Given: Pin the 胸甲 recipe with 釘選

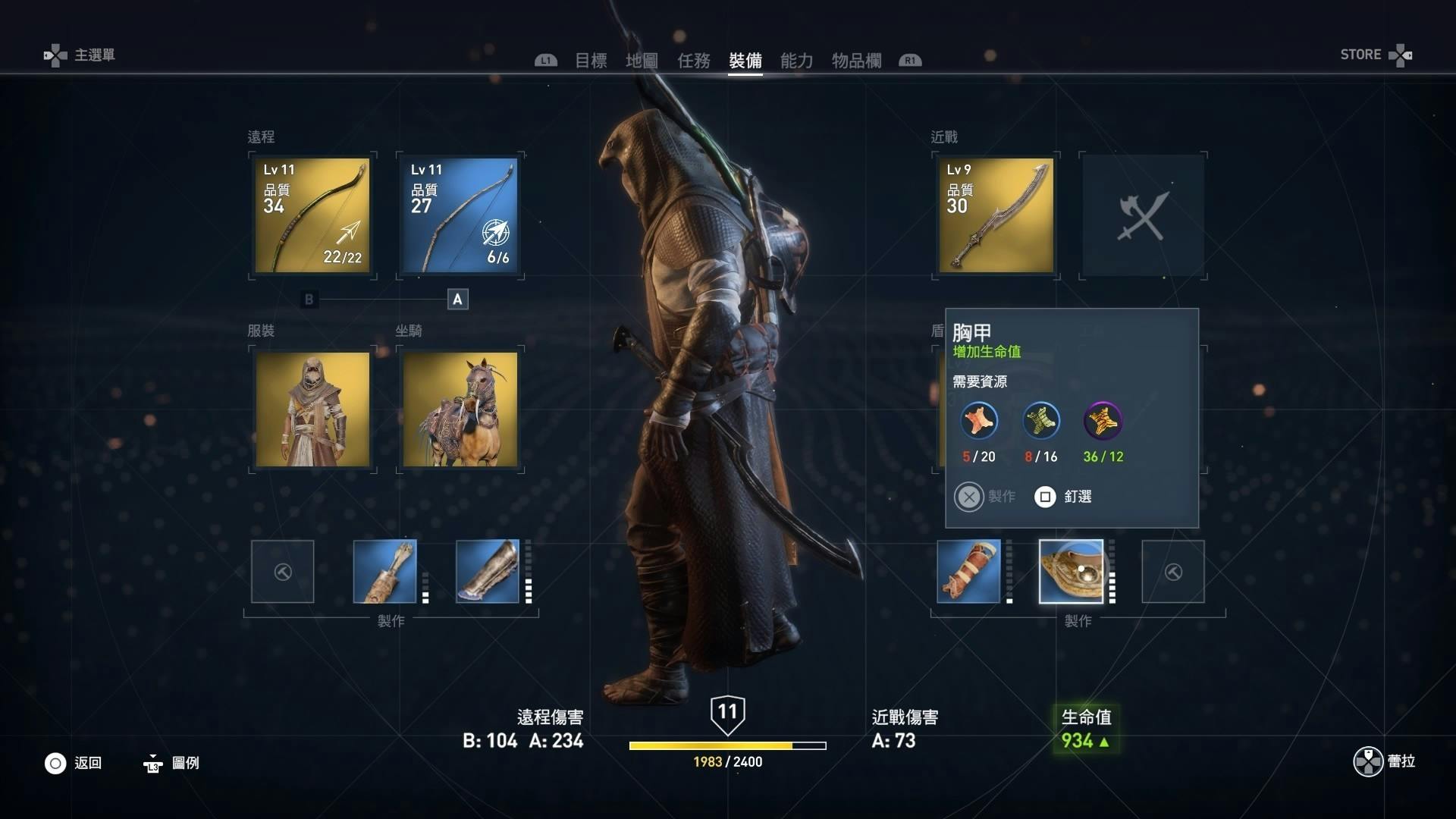Looking at the screenshot, I should click(1063, 497).
